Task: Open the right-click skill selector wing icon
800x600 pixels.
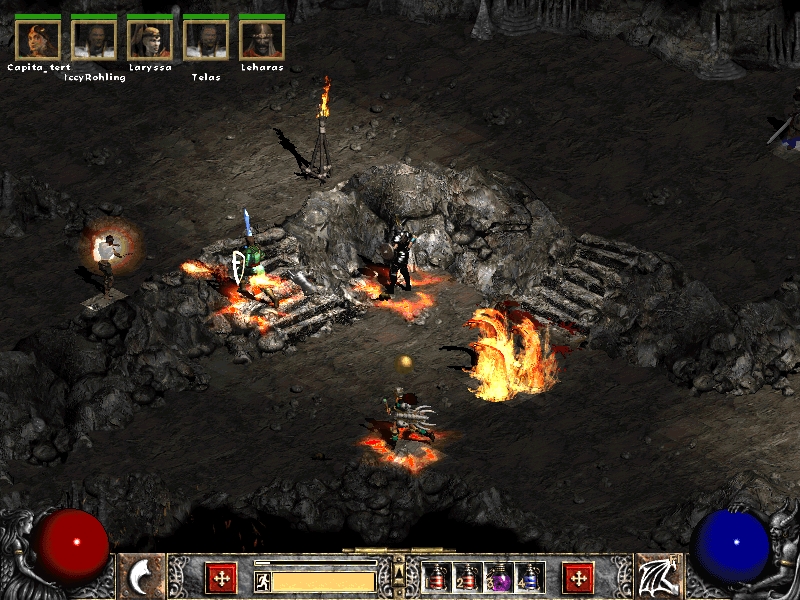Action: [x=658, y=577]
